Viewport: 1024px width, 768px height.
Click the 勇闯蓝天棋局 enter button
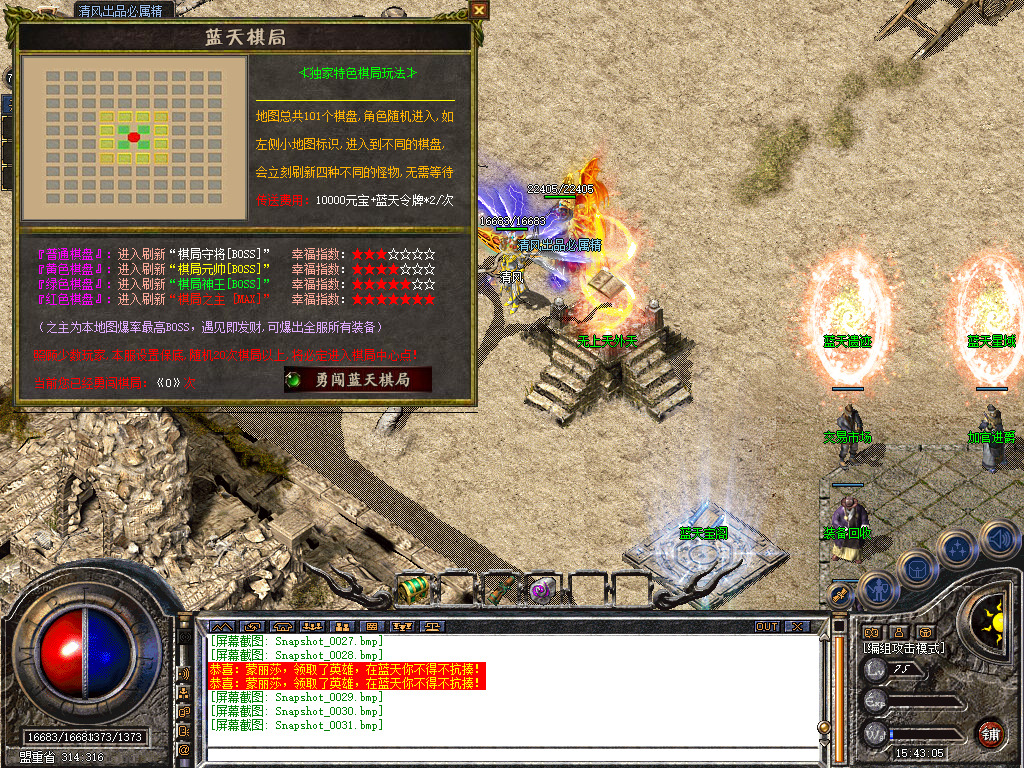tap(358, 380)
